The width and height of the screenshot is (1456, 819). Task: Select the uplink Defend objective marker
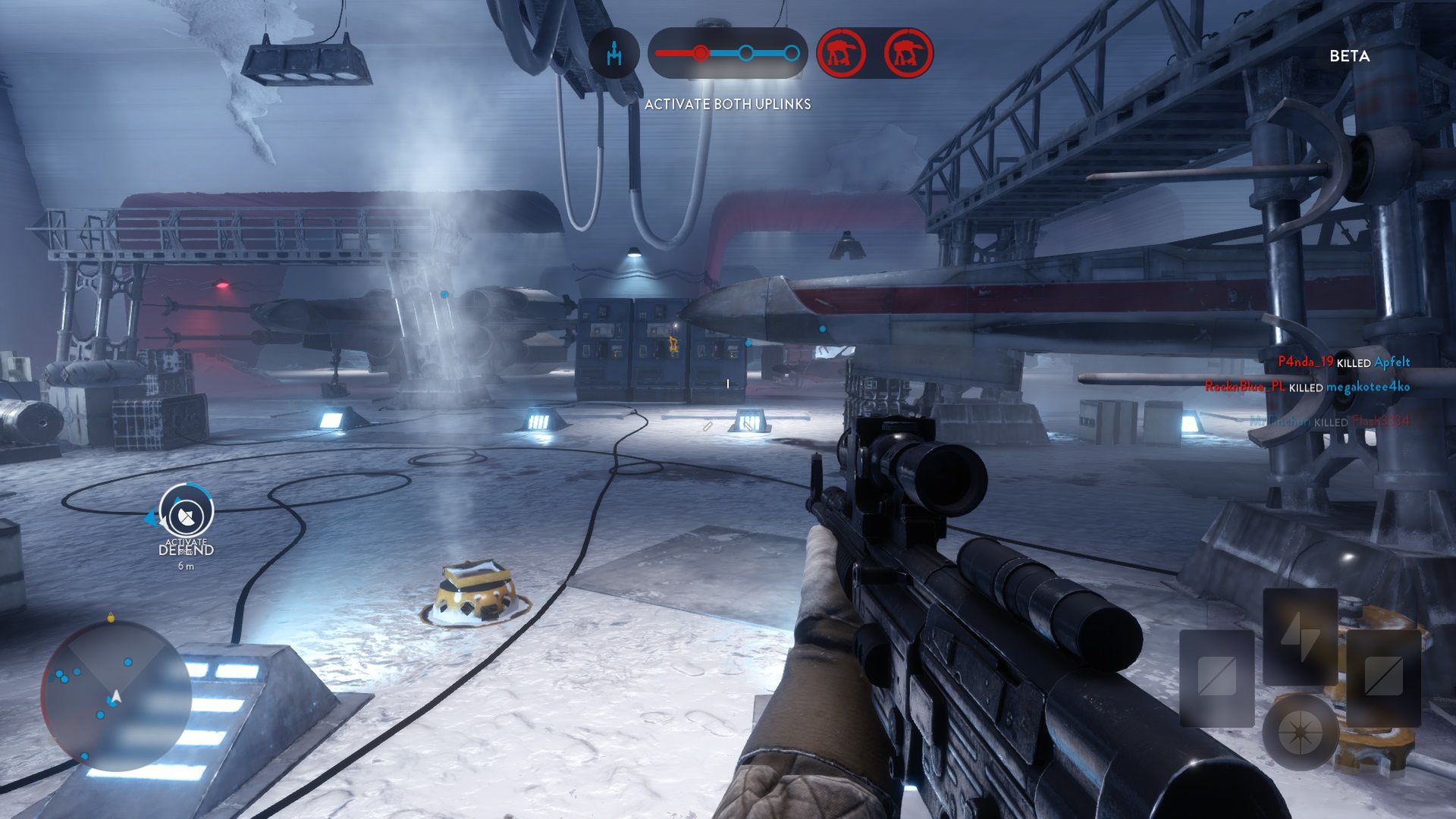[187, 513]
